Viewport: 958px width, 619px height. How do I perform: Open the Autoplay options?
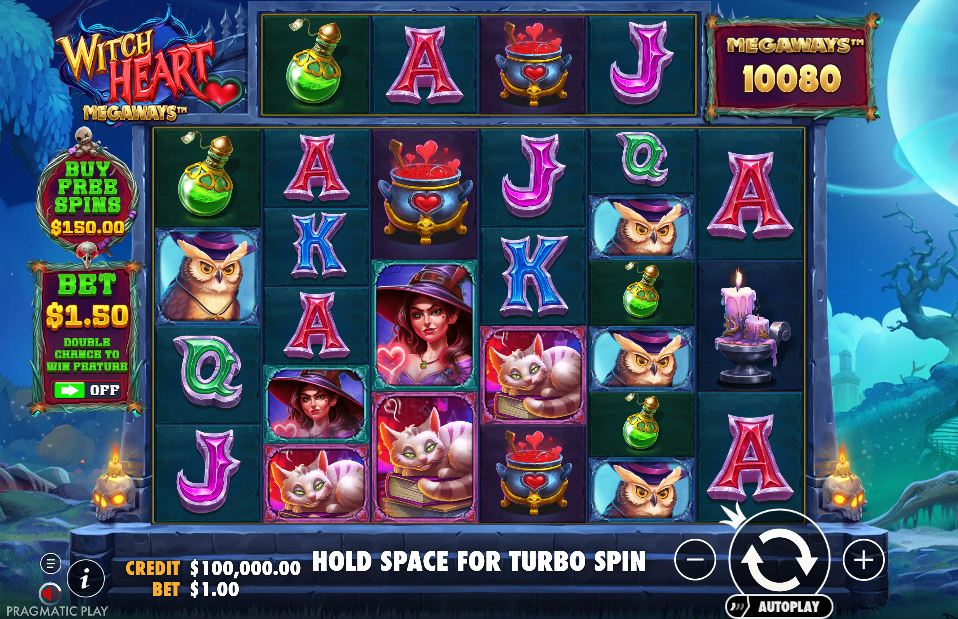click(780, 606)
